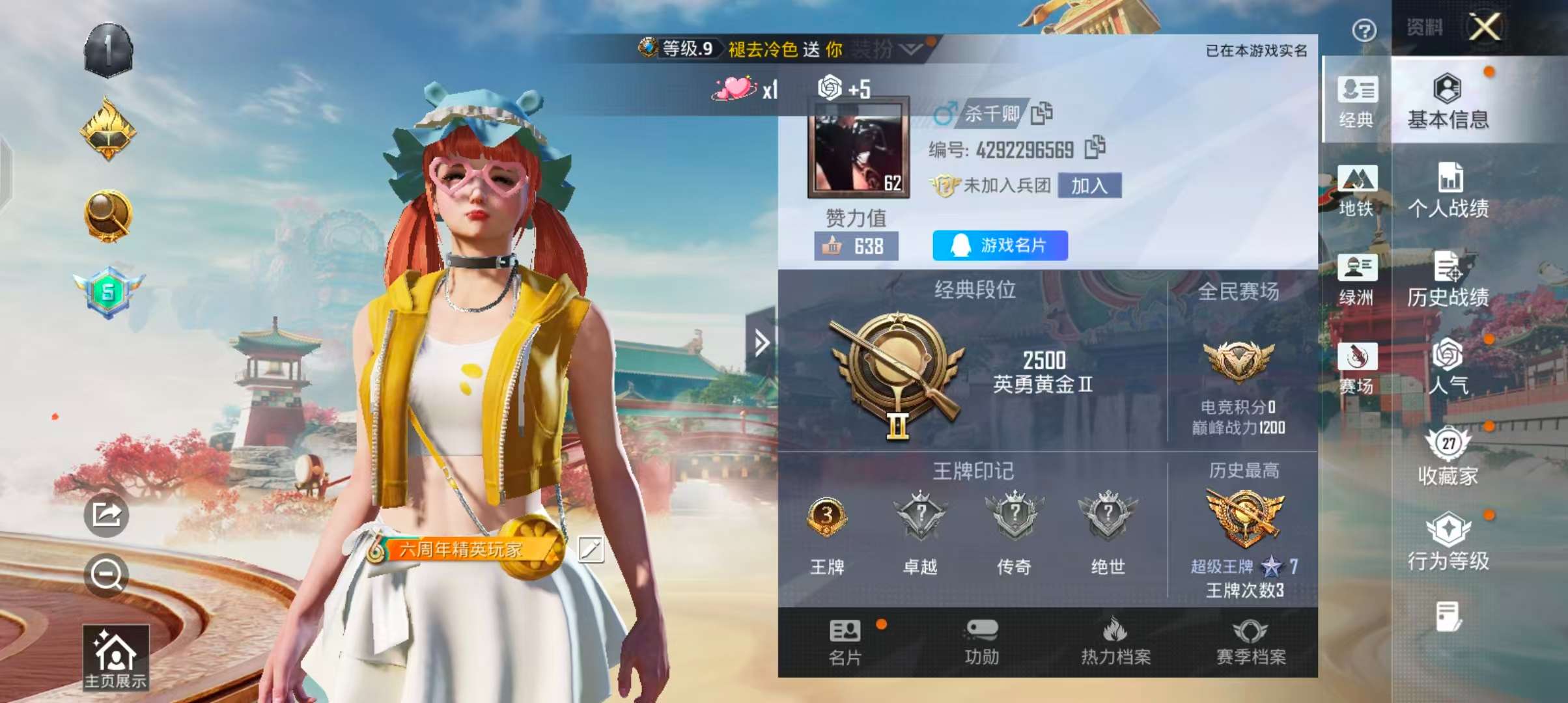Open the 游戏名片 game card
The width and height of the screenshot is (1568, 703).
click(999, 244)
